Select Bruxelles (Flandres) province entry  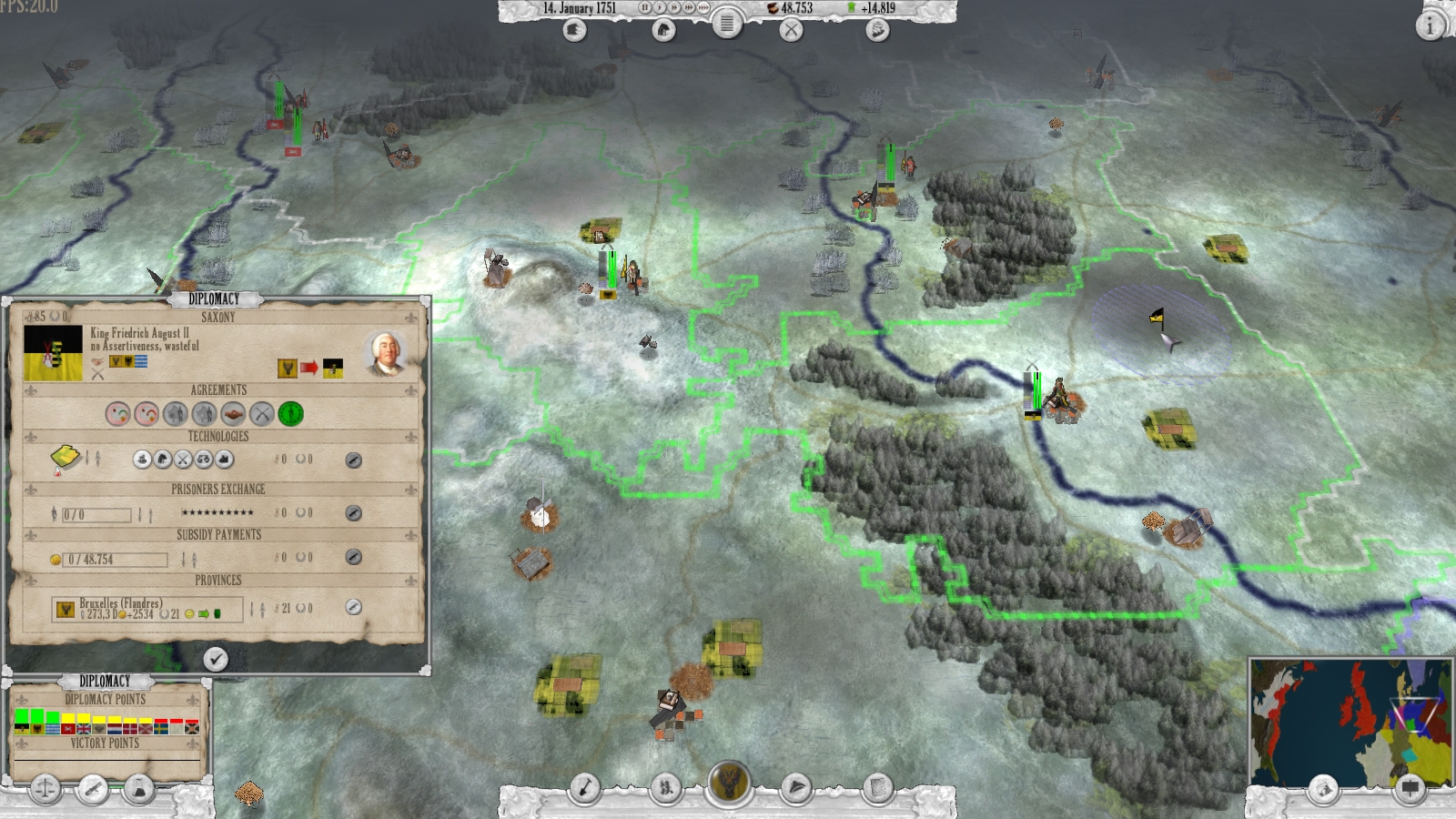[x=147, y=609]
